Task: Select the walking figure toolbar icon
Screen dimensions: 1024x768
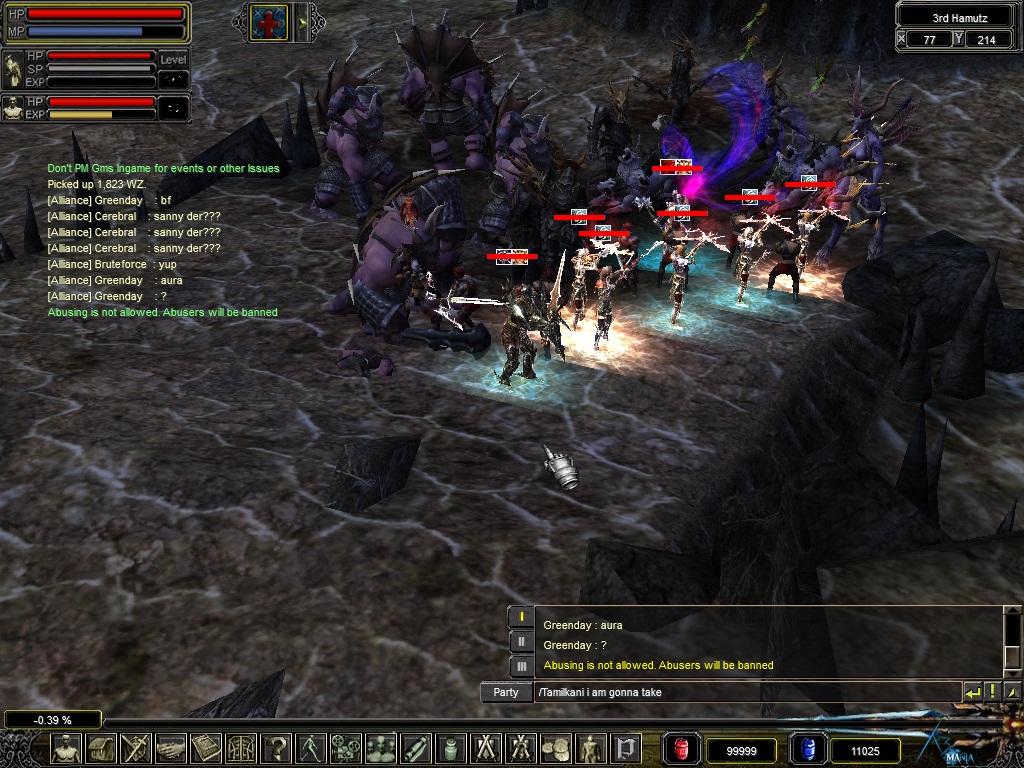Action: [312, 748]
